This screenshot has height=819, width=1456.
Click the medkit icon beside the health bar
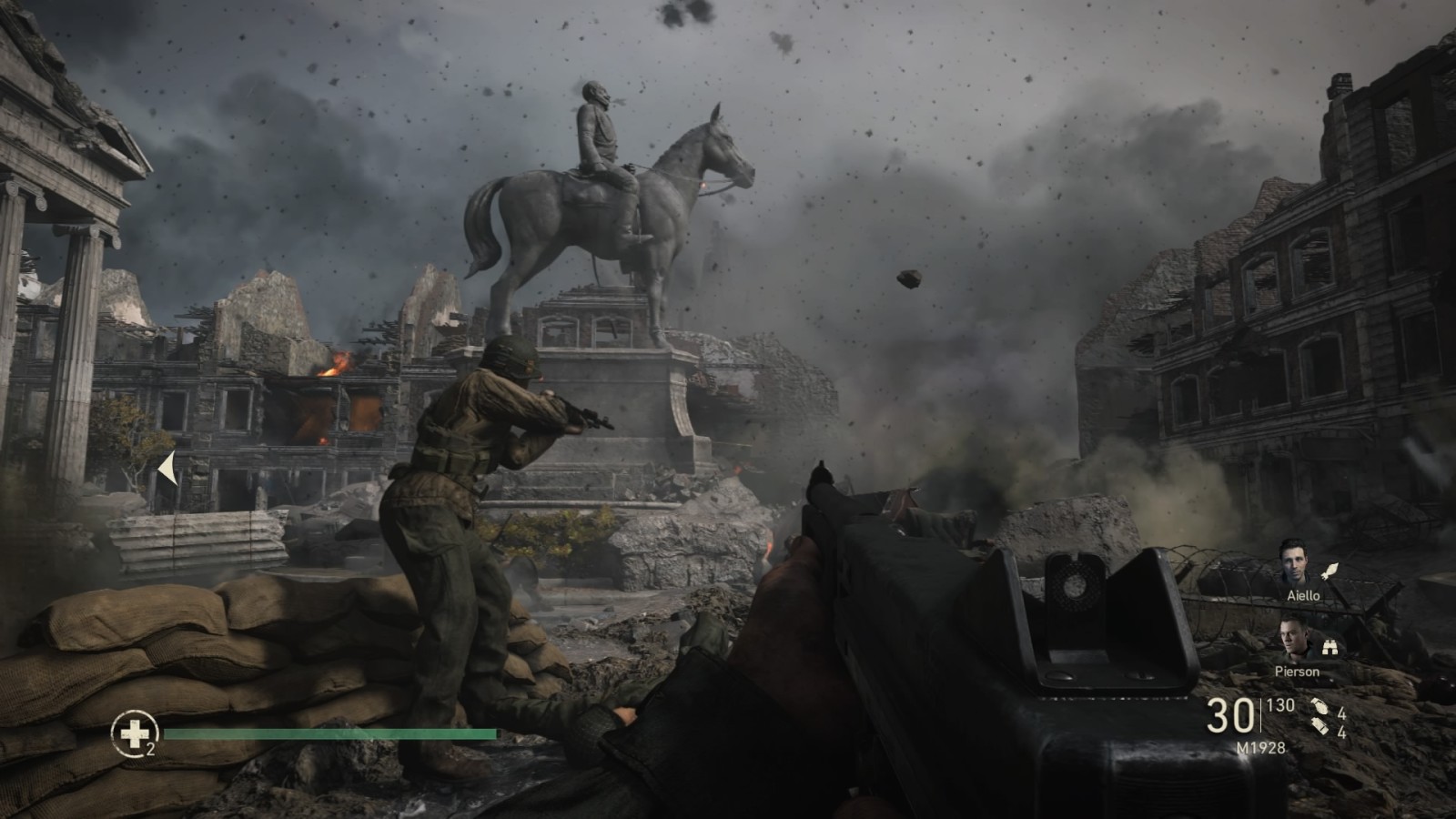pos(135,732)
